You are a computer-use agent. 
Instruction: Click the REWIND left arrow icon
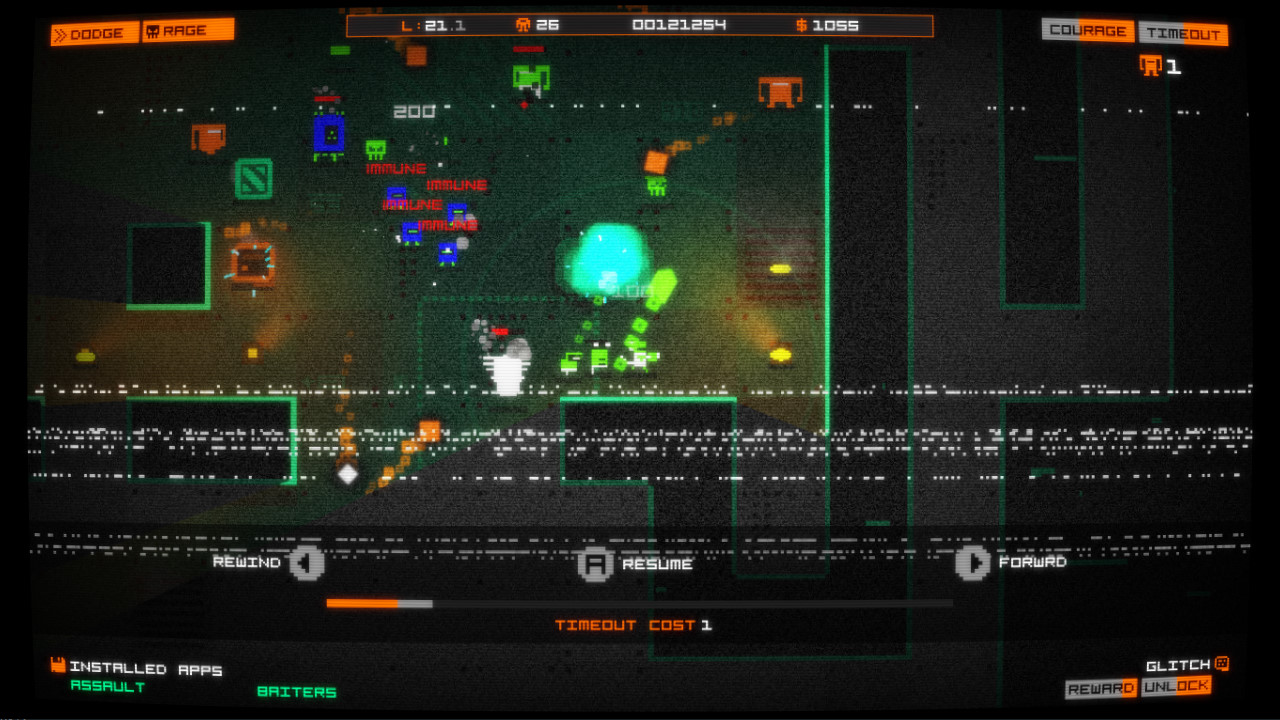pos(305,563)
